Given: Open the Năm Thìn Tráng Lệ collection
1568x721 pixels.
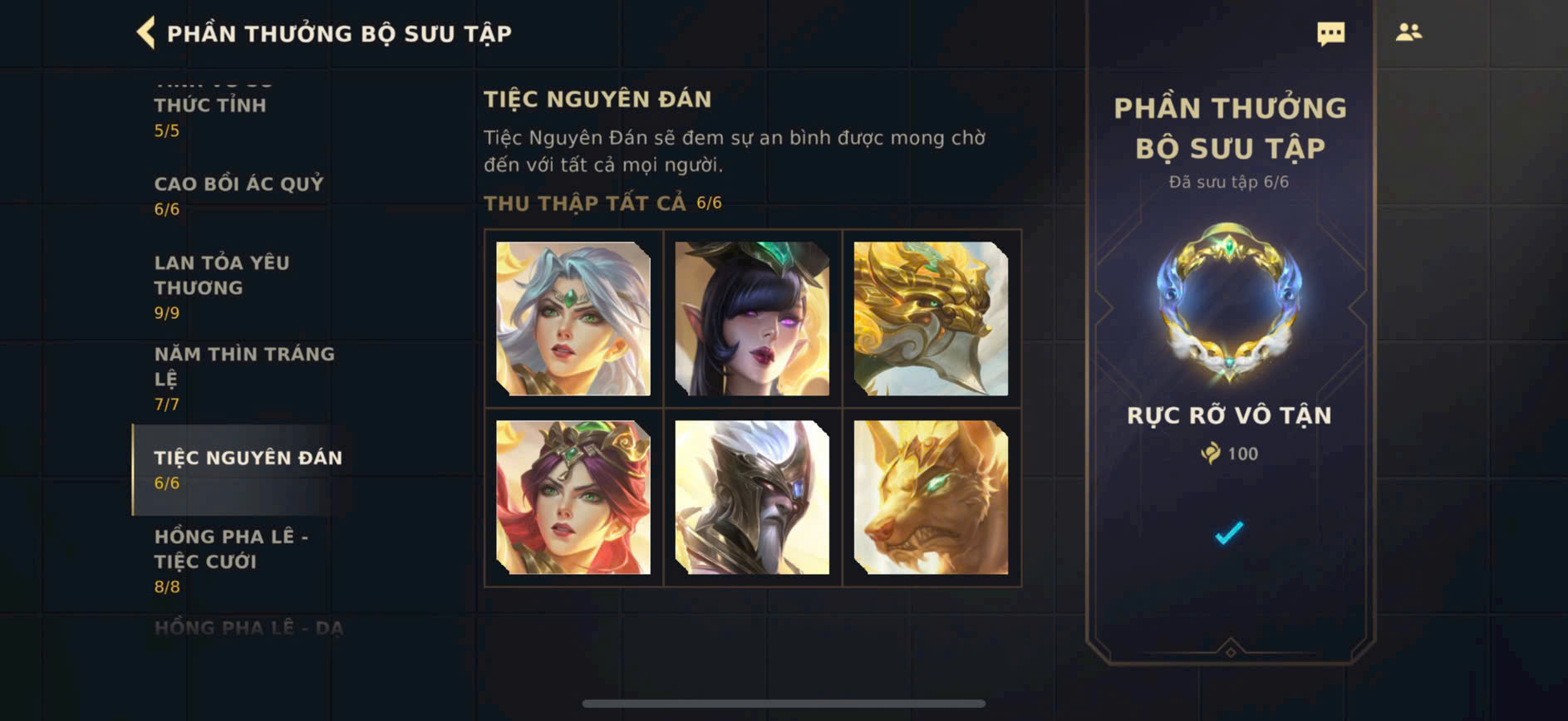Looking at the screenshot, I should pos(244,377).
